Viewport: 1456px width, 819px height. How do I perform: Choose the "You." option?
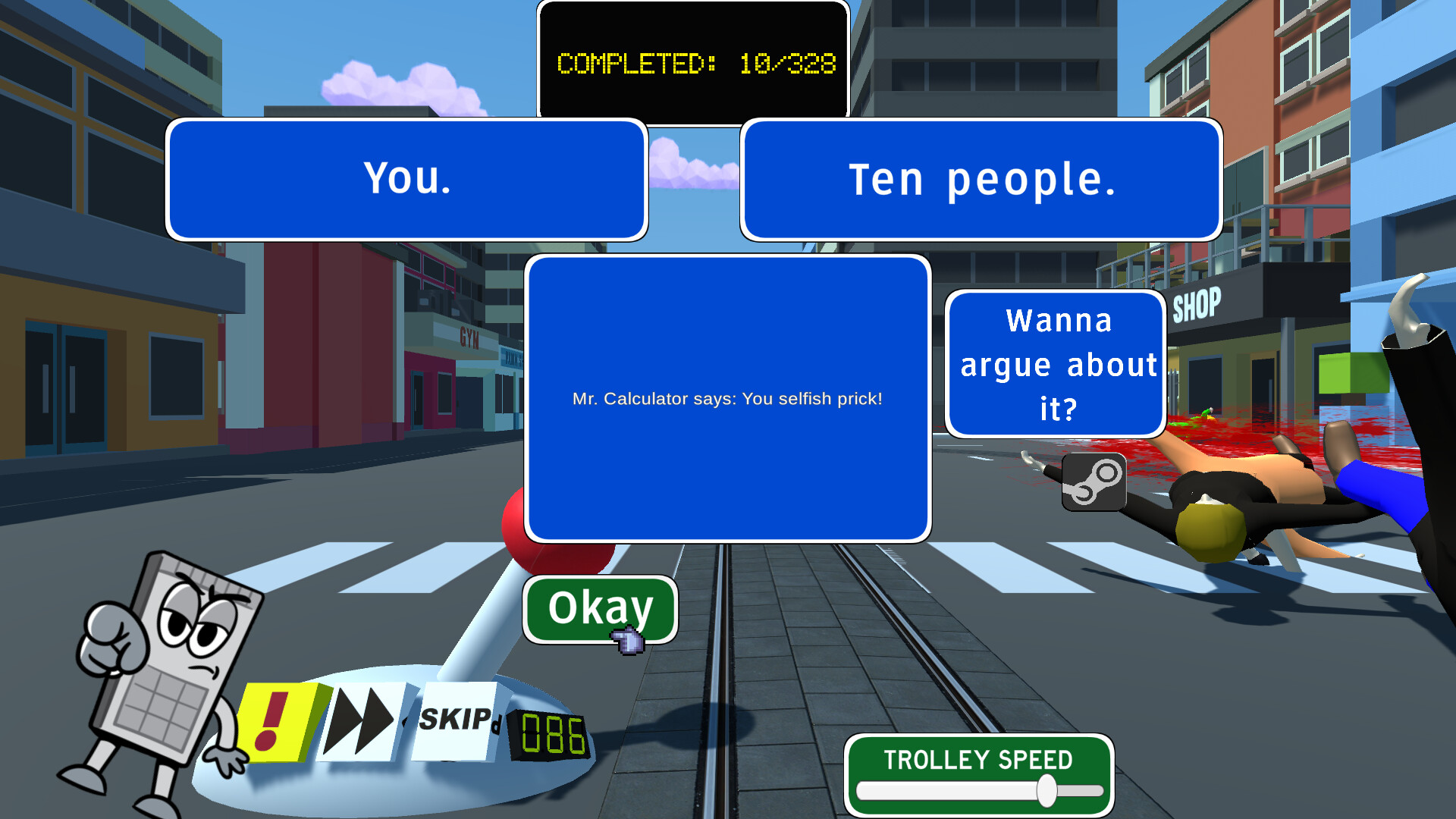pyautogui.click(x=406, y=177)
